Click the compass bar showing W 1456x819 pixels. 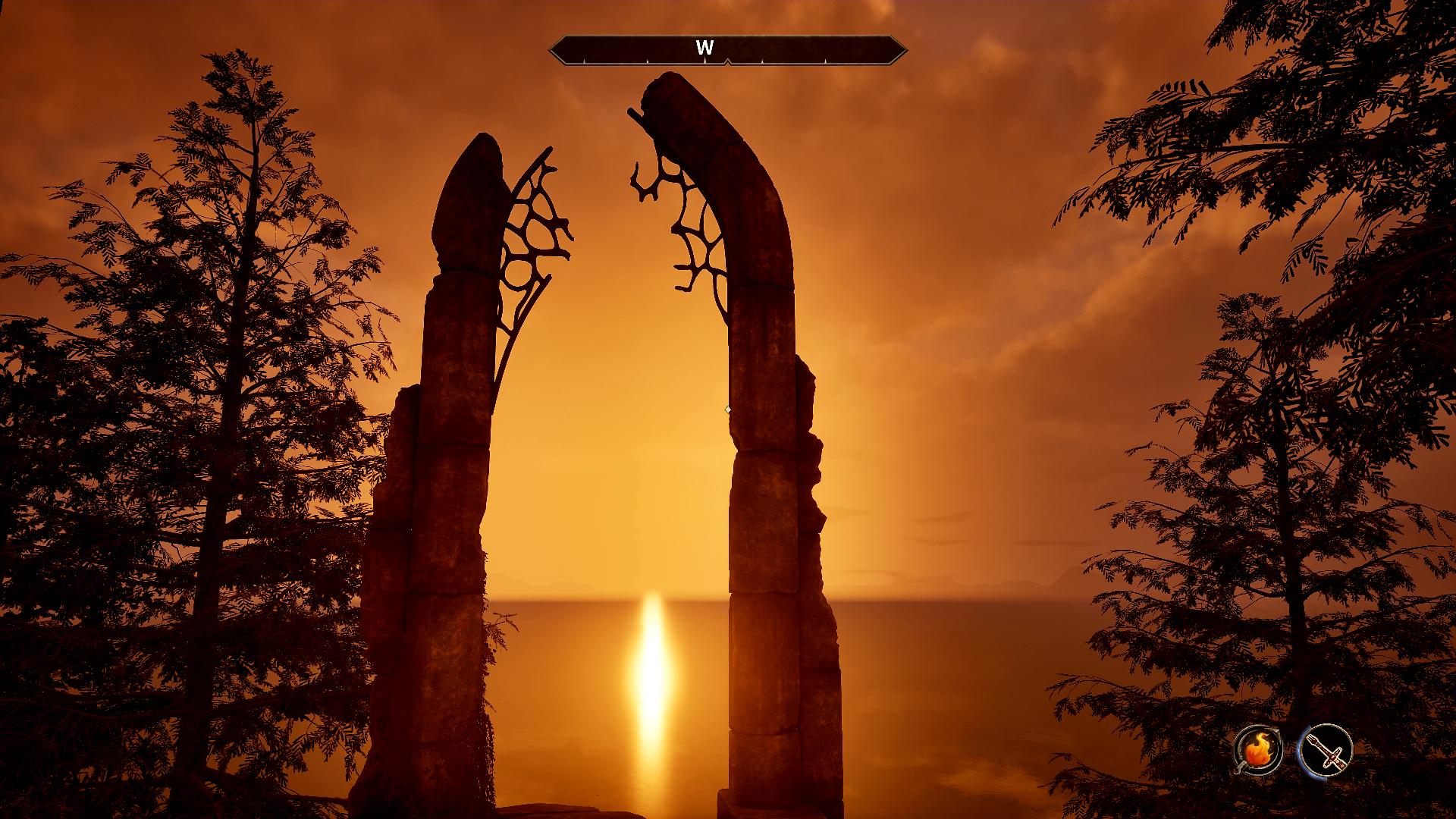727,49
